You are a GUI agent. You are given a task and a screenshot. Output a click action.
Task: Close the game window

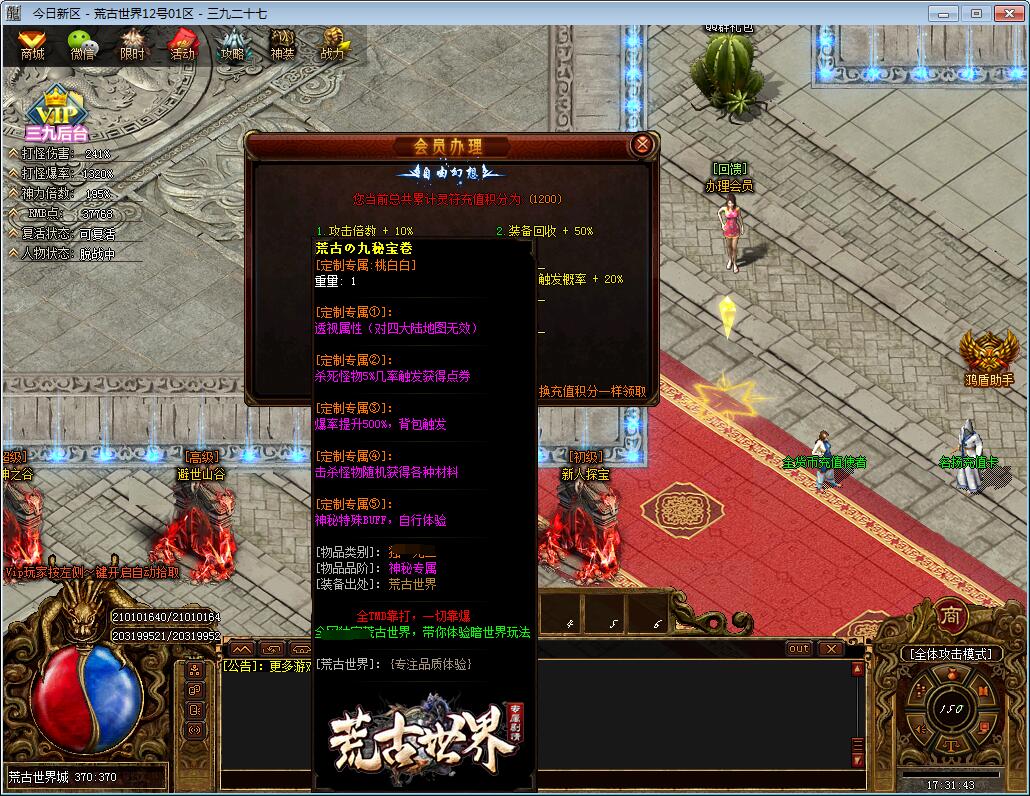1005,13
